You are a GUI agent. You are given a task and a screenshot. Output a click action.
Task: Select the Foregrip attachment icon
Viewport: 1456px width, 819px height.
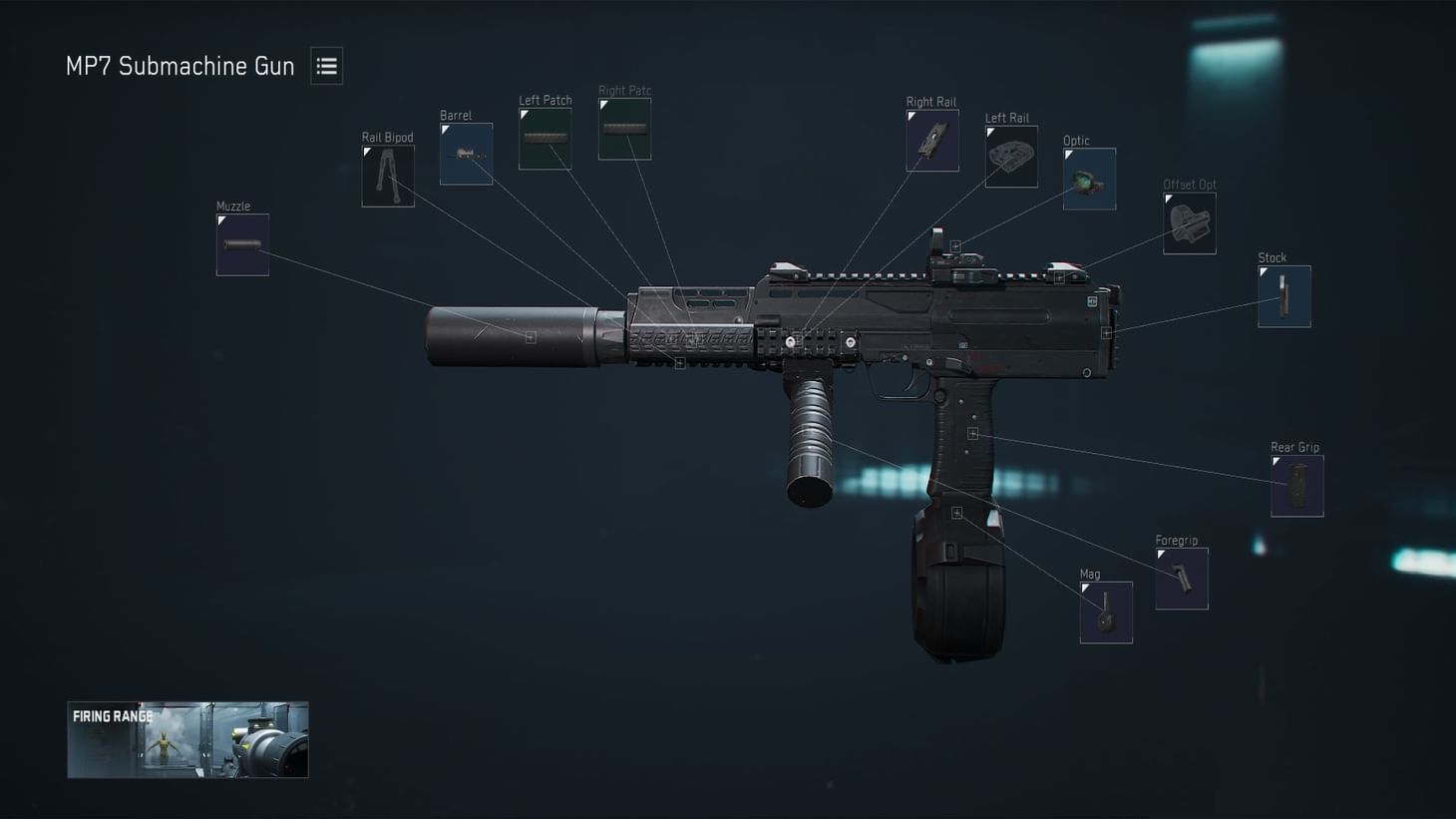click(1180, 577)
